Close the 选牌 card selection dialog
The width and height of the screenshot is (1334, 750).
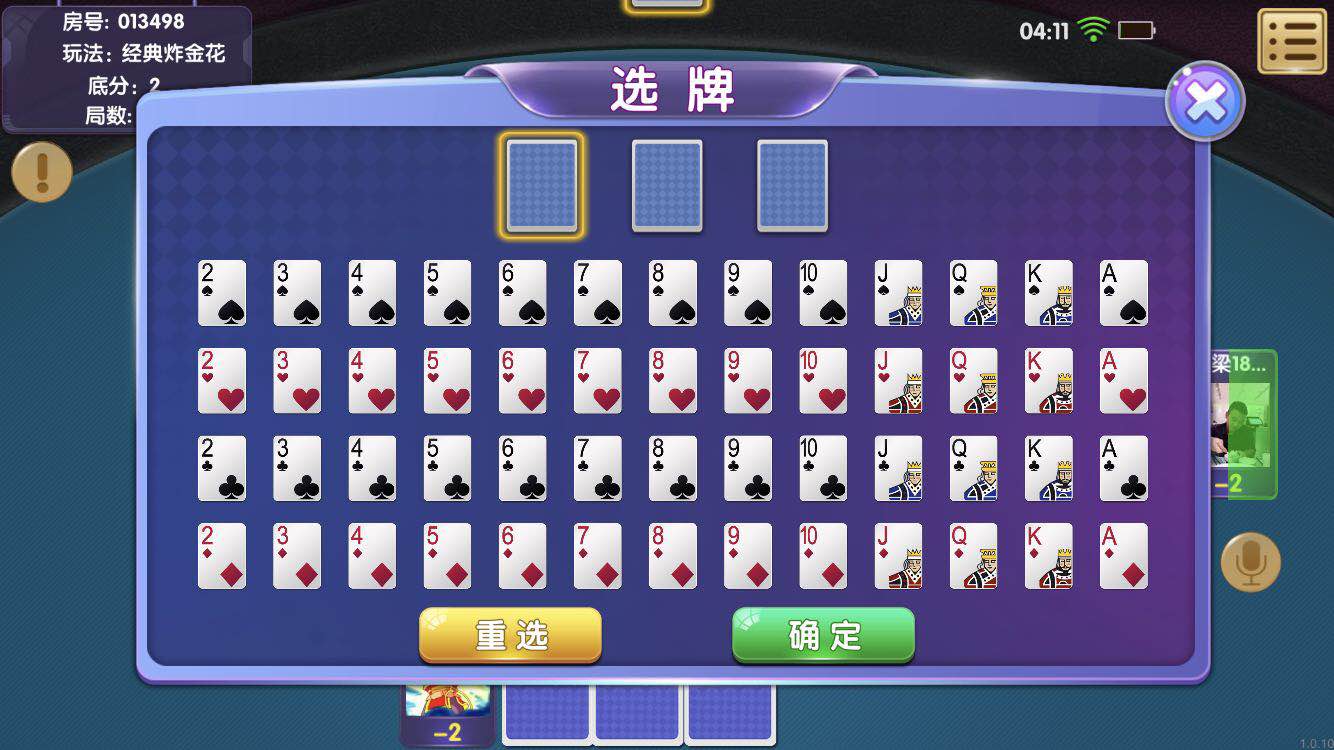click(x=1205, y=99)
